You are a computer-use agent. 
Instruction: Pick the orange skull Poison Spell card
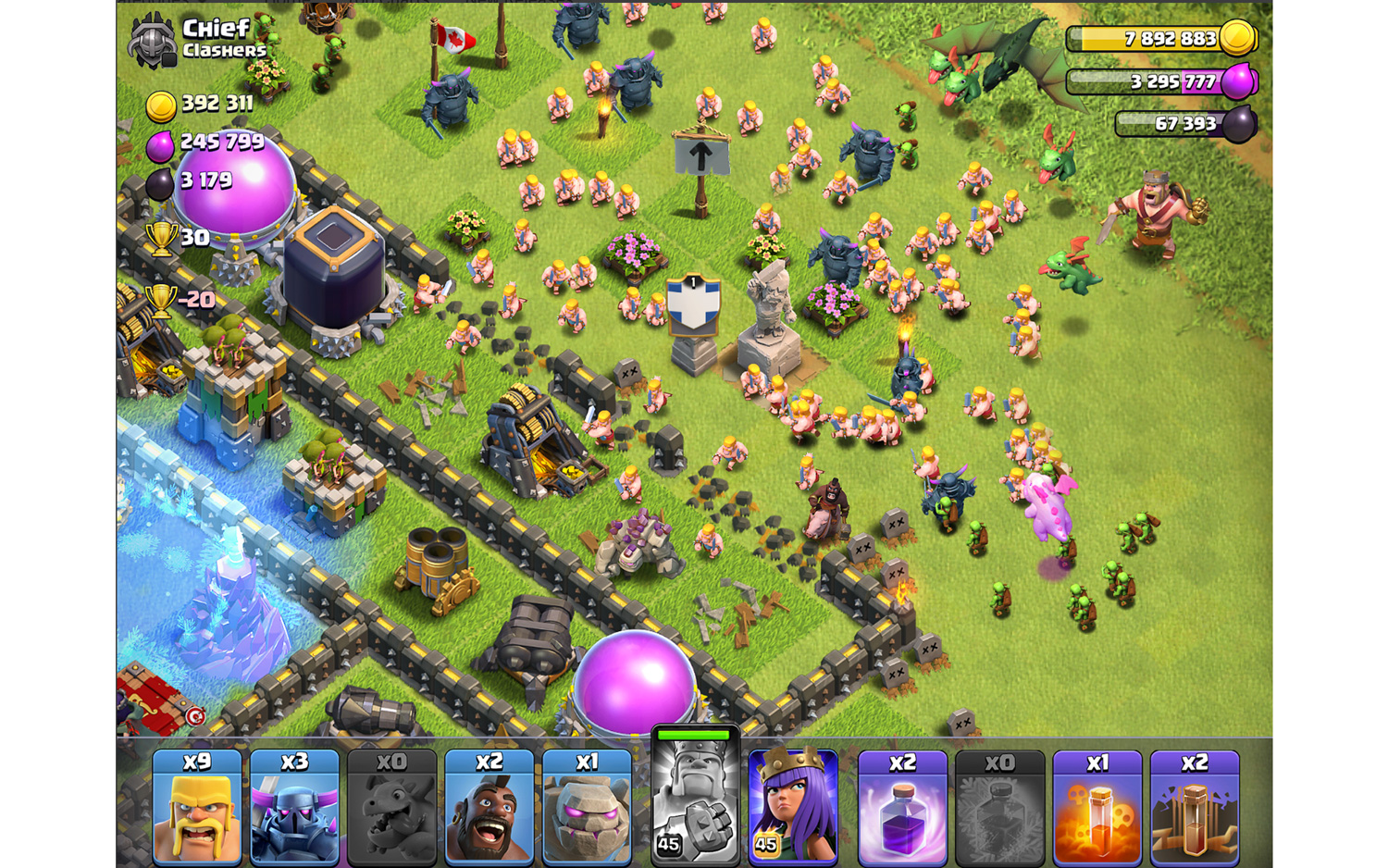1097,807
